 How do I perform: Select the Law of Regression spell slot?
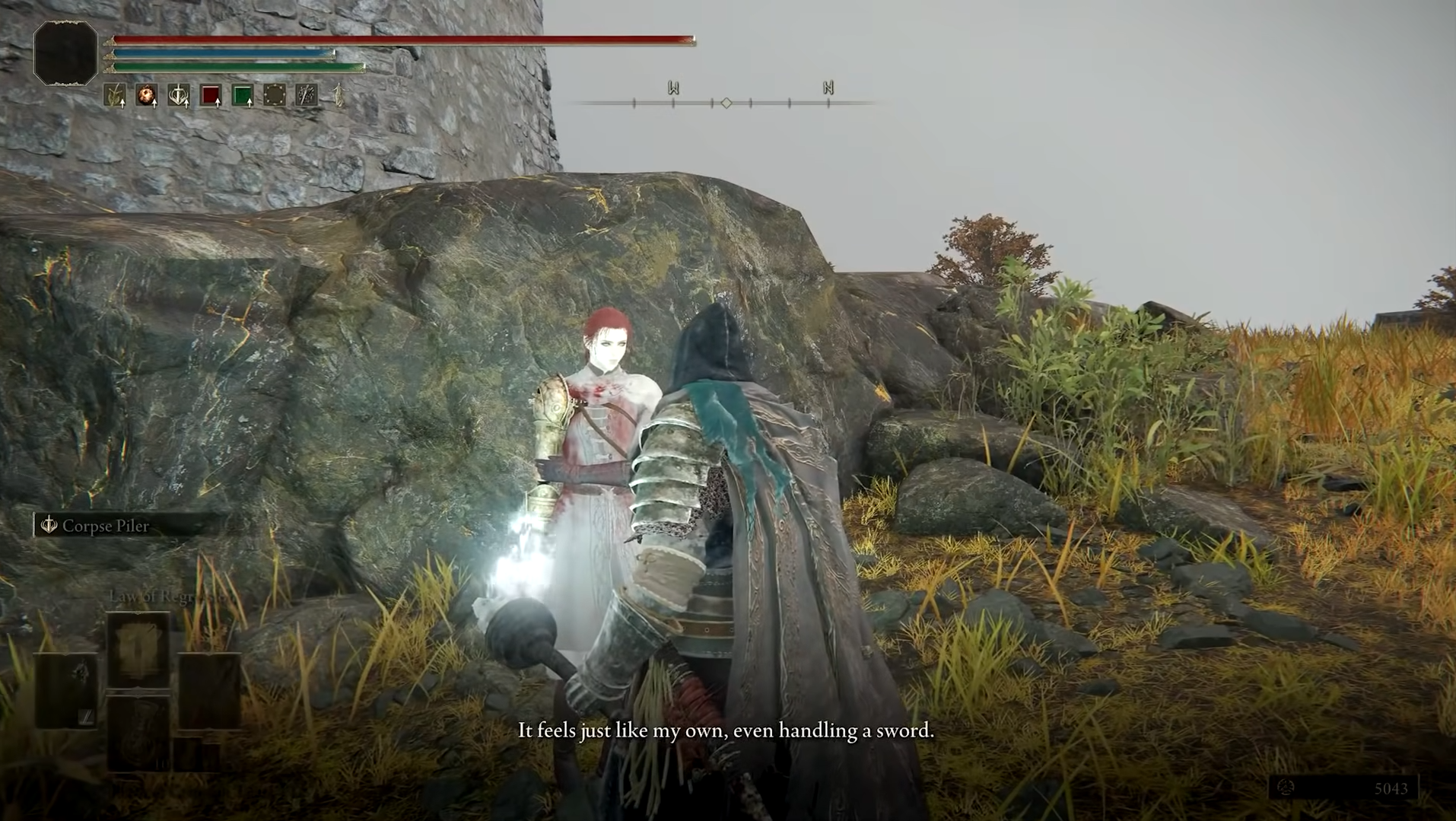tap(138, 649)
